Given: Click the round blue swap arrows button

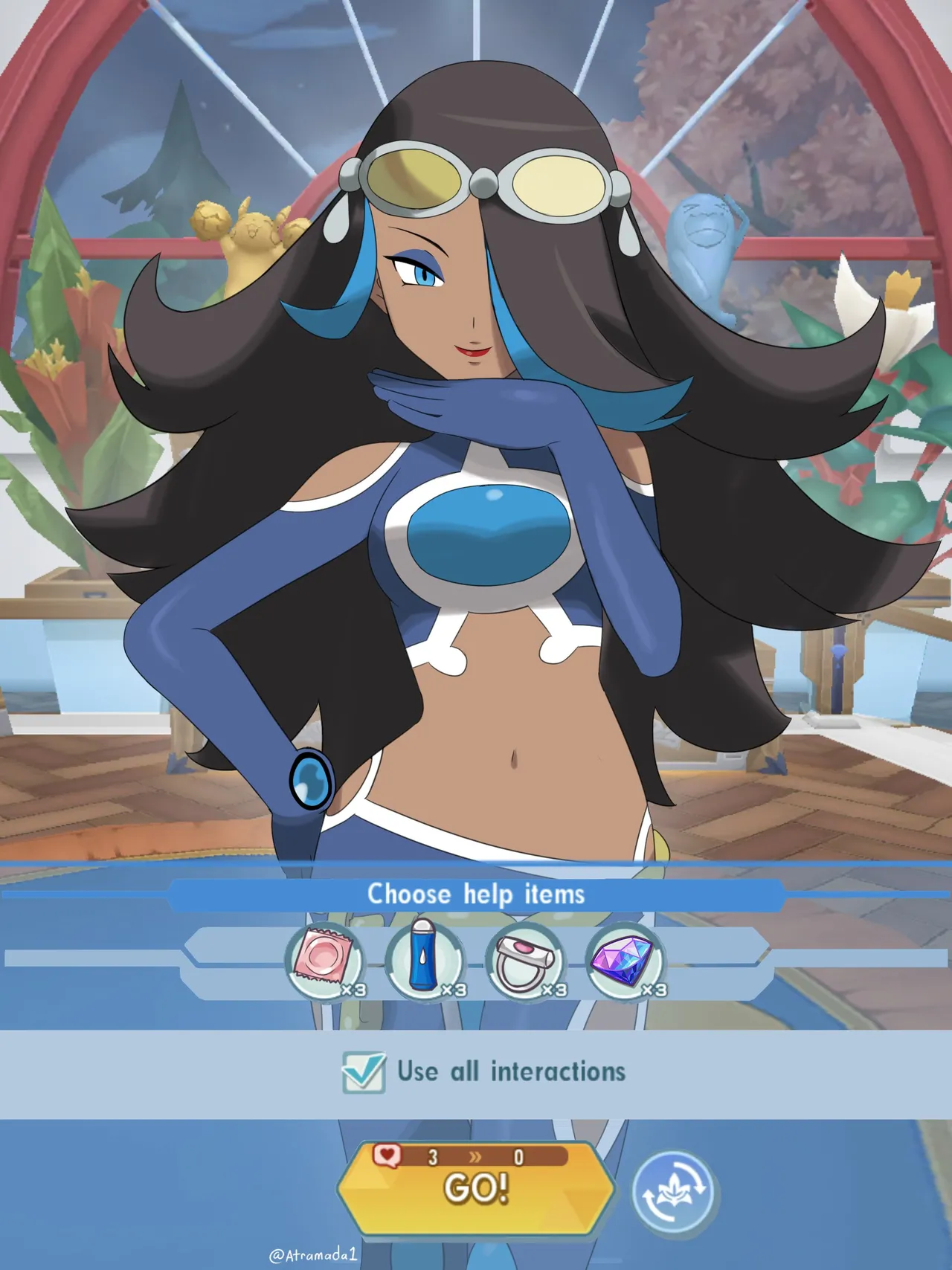Looking at the screenshot, I should [x=672, y=1192].
